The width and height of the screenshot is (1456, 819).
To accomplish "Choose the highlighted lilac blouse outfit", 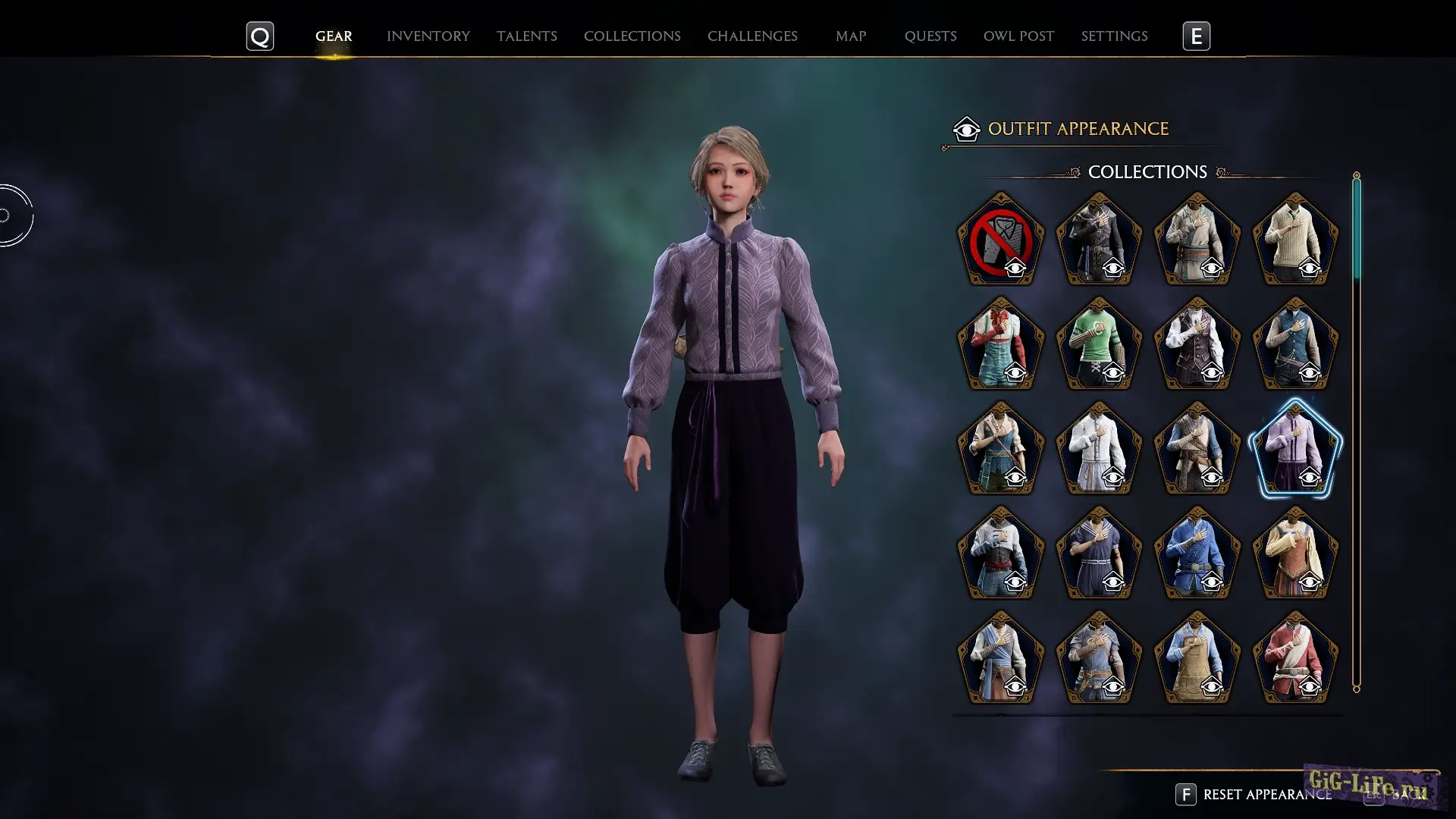I will [x=1295, y=449].
